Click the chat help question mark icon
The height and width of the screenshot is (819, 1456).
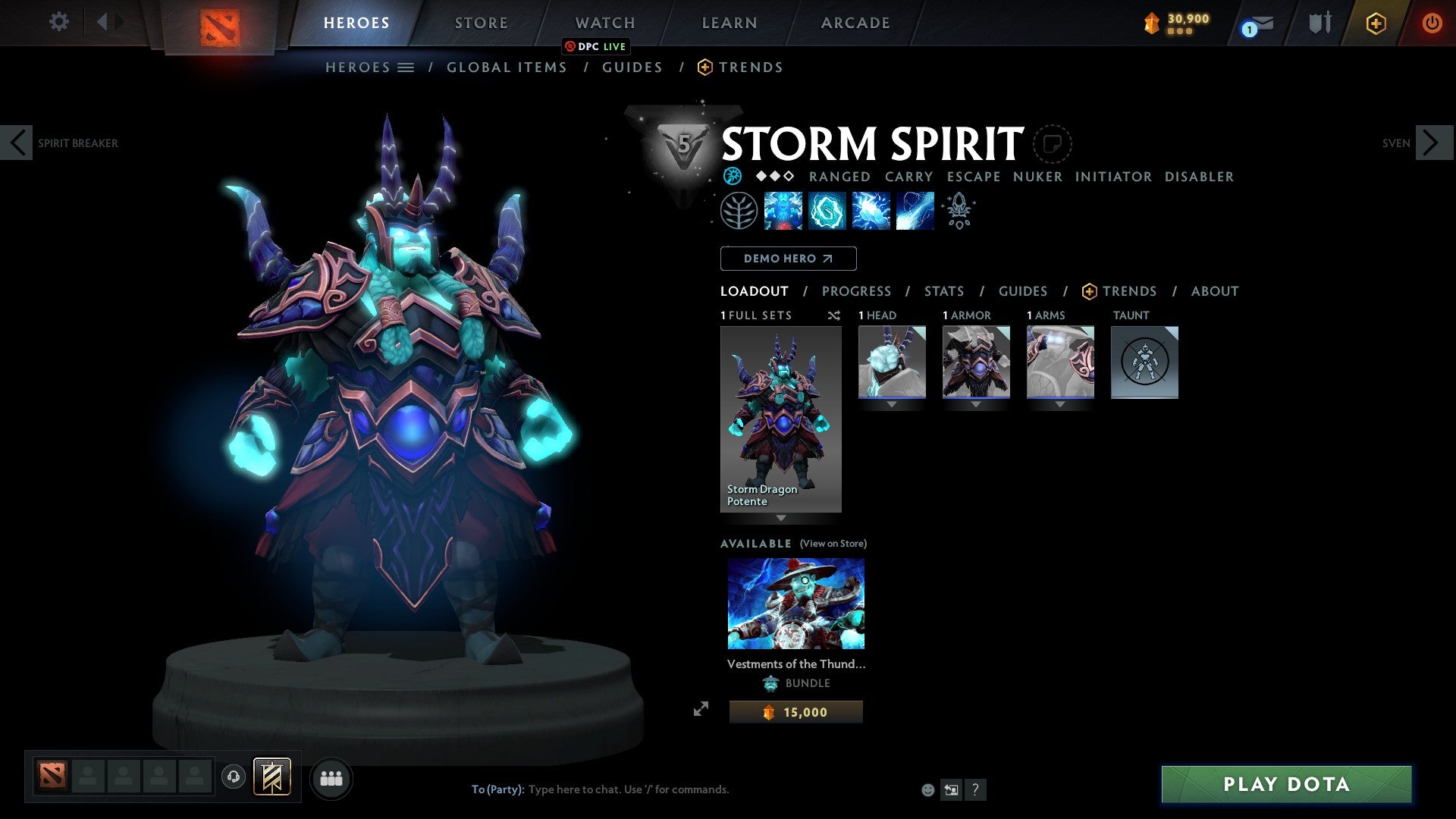975,789
